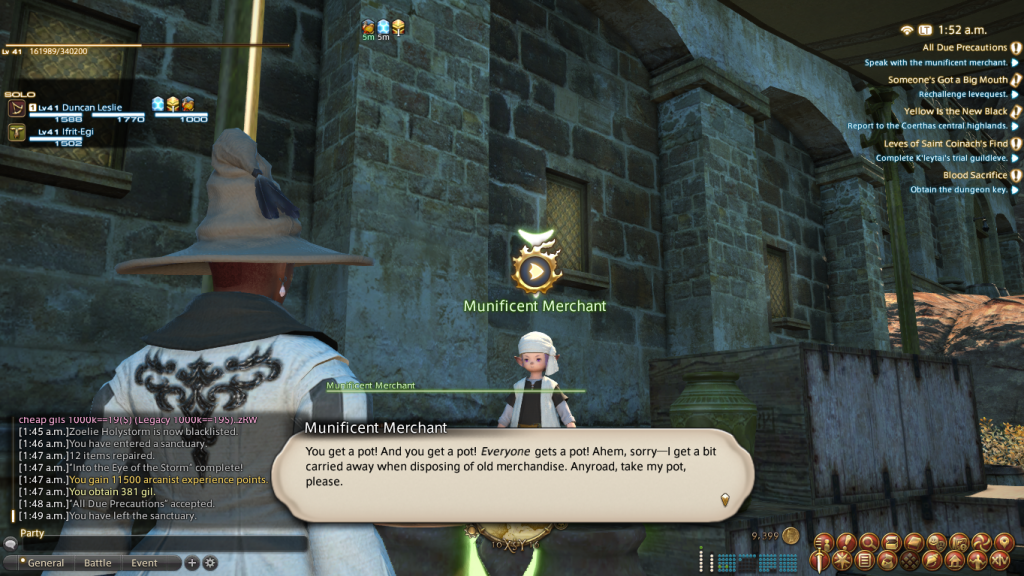Open chat log settings gear
This screenshot has height=576, width=1024.
click(210, 563)
